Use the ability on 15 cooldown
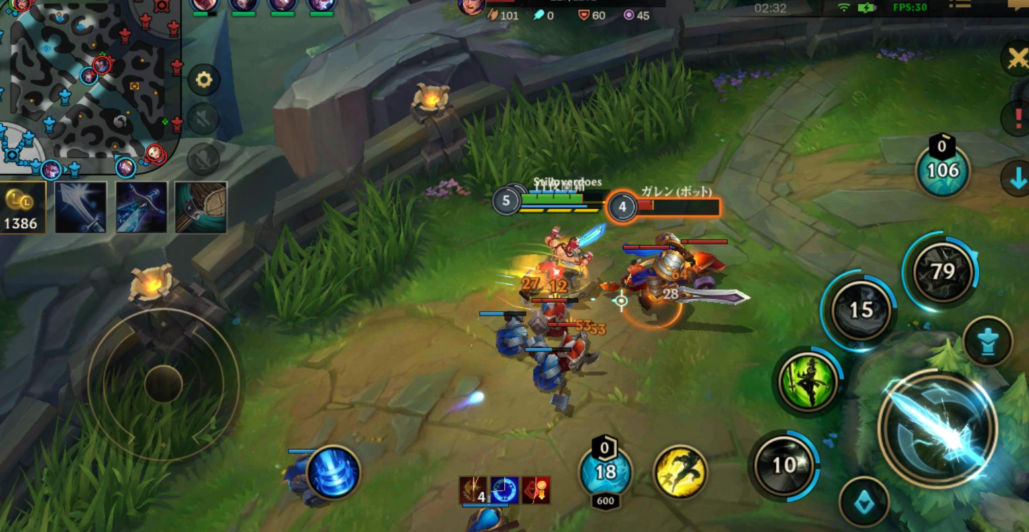 click(x=861, y=310)
